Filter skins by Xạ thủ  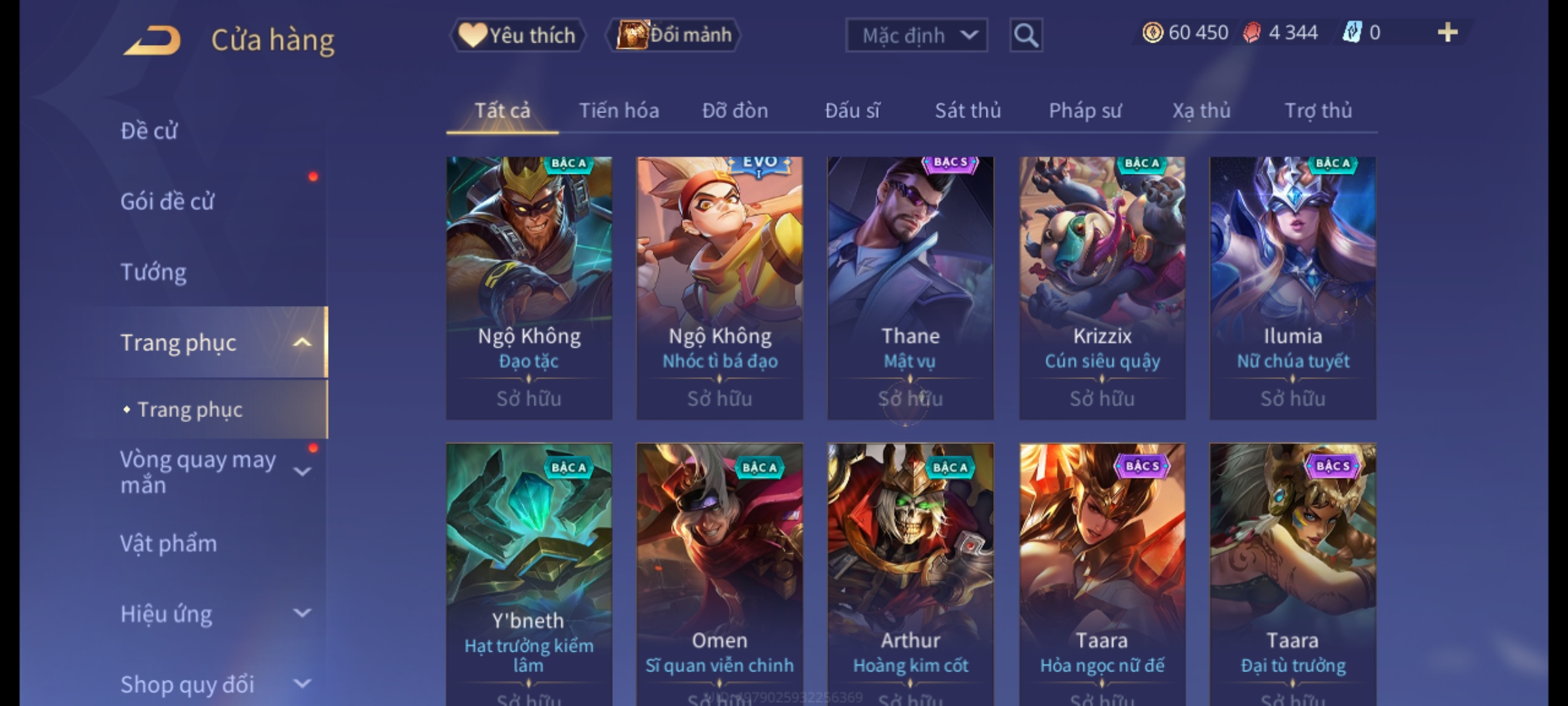click(x=1201, y=111)
